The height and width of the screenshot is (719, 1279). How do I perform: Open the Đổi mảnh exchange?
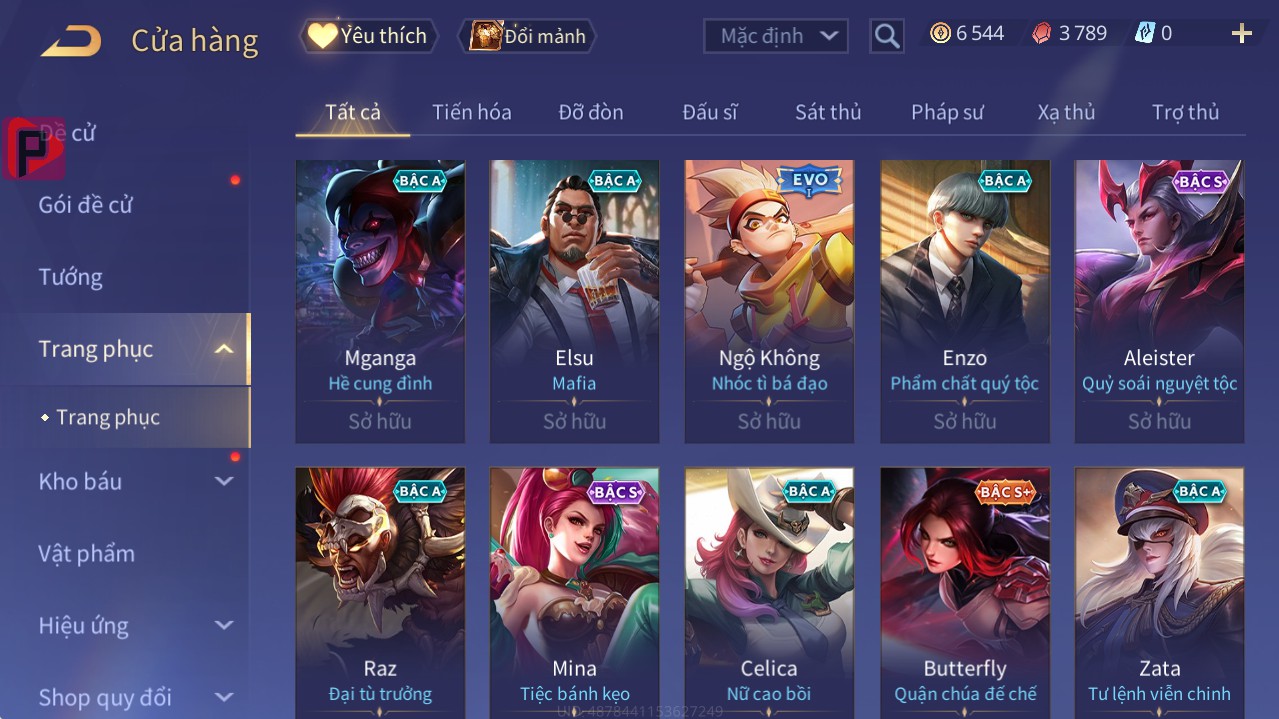pyautogui.click(x=527, y=36)
